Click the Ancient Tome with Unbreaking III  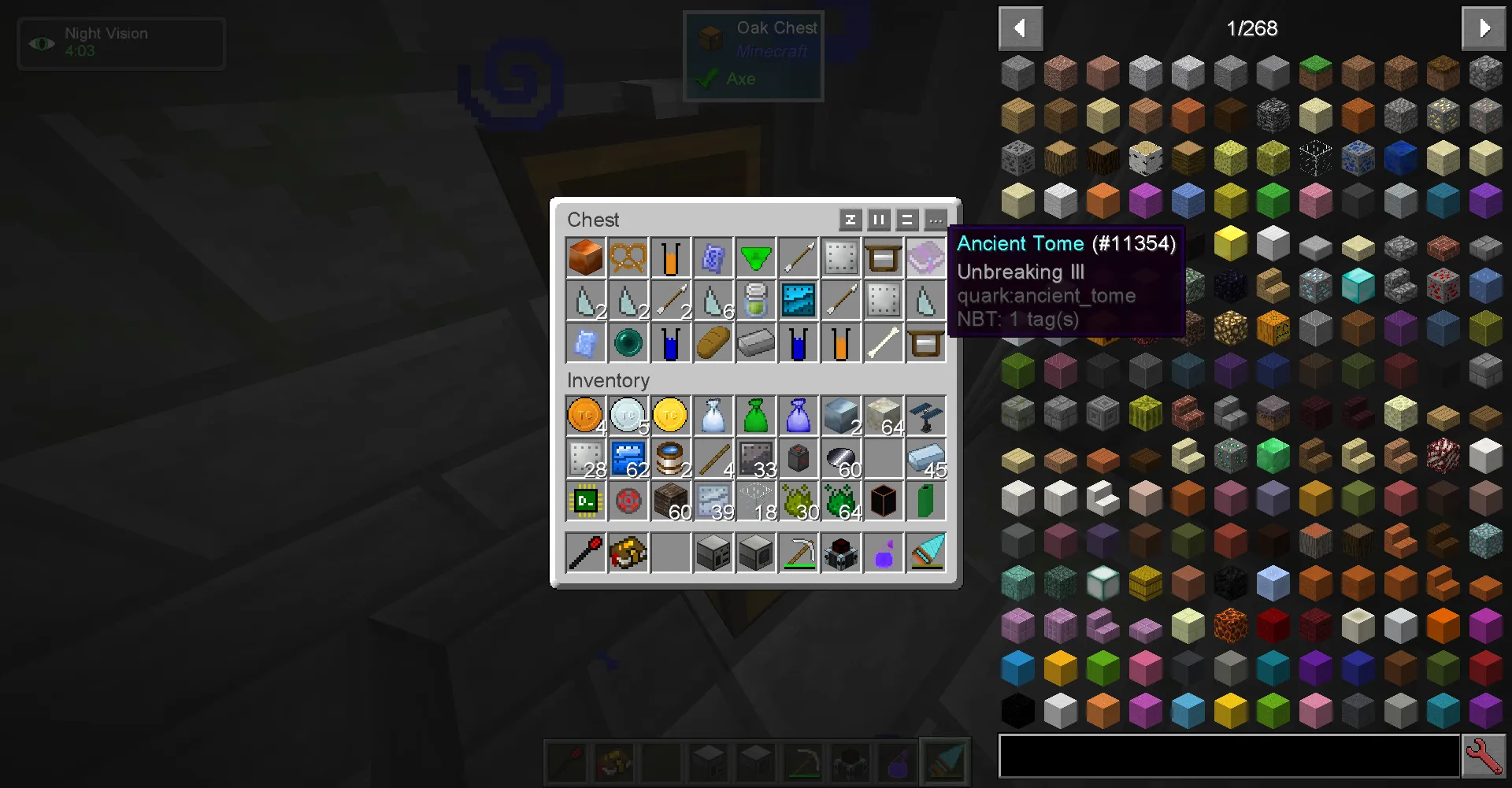tap(926, 257)
